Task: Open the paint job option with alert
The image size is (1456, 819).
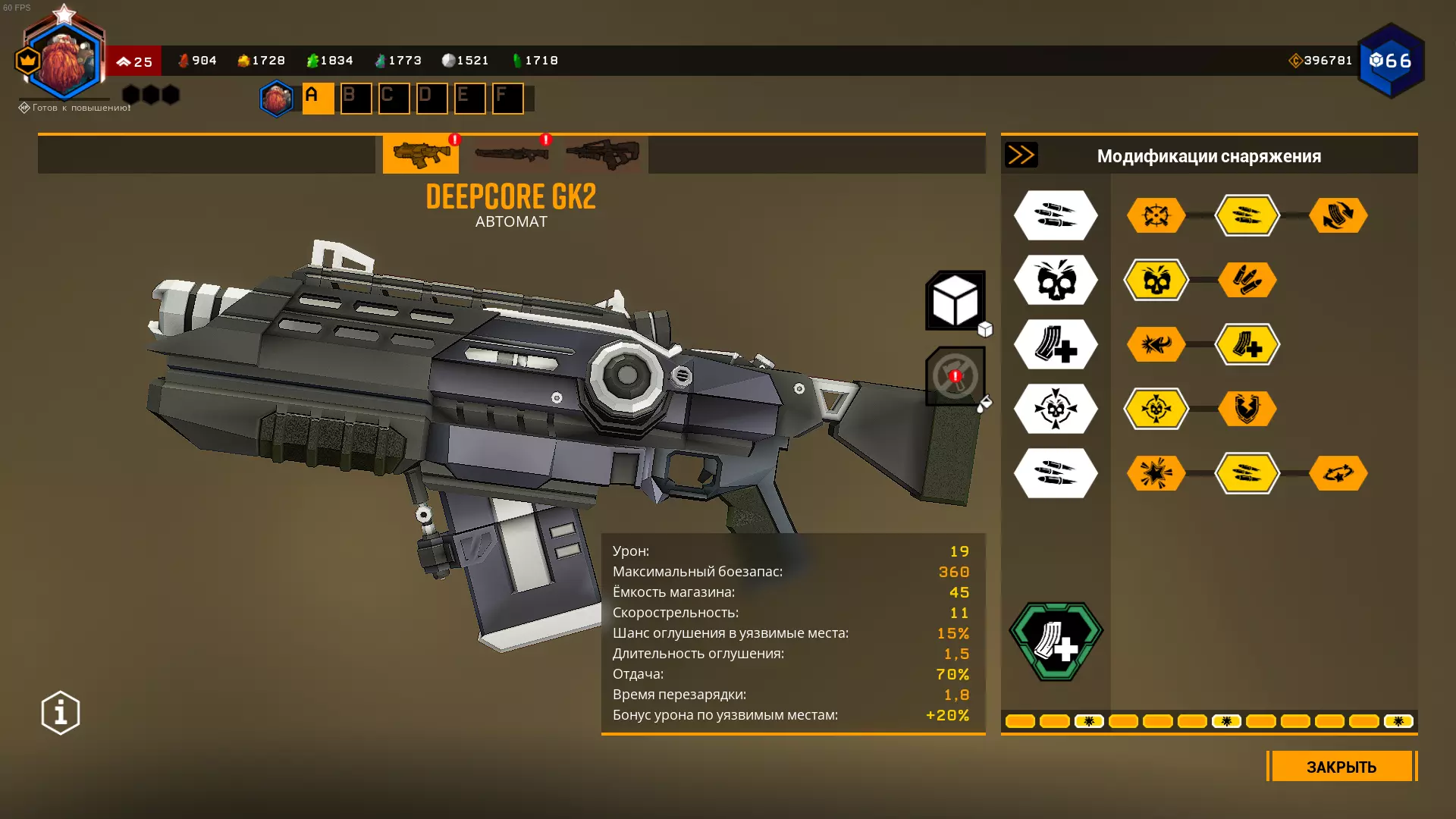Action: 955,376
